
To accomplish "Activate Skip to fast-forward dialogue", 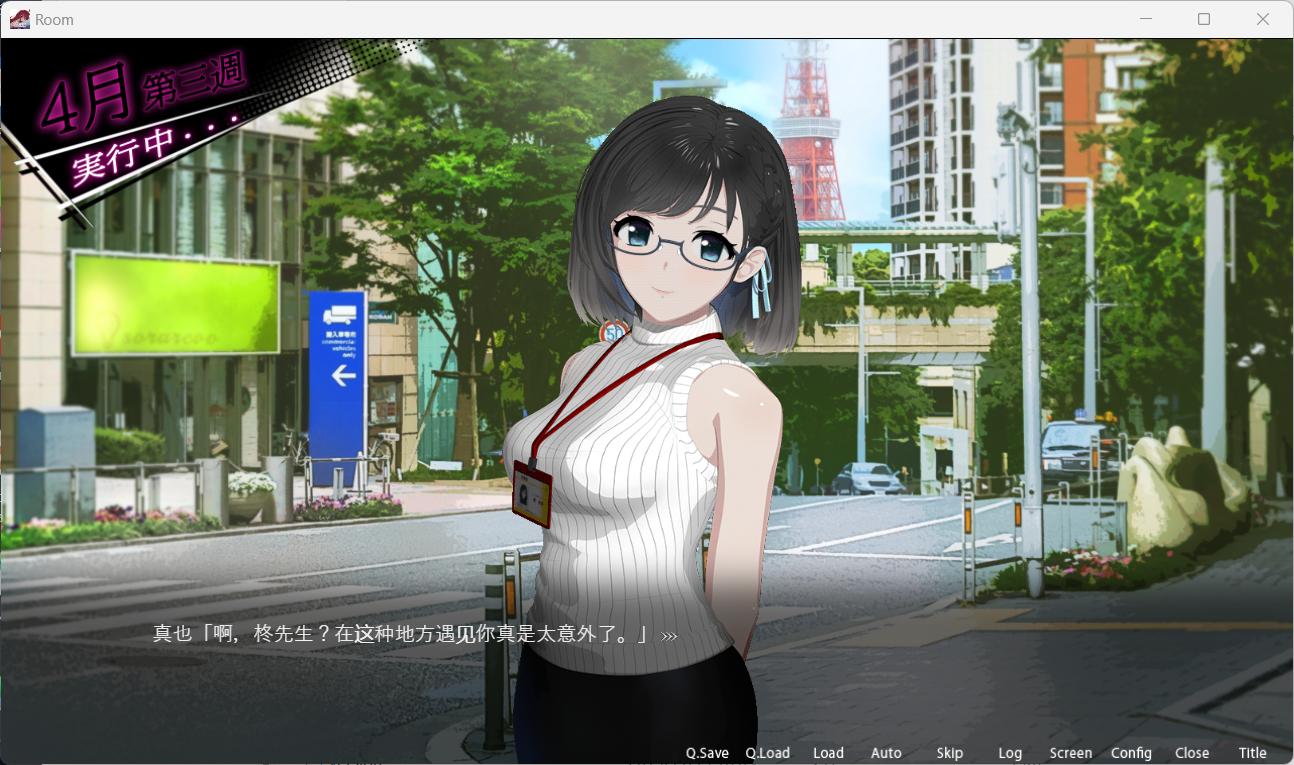I will (950, 753).
